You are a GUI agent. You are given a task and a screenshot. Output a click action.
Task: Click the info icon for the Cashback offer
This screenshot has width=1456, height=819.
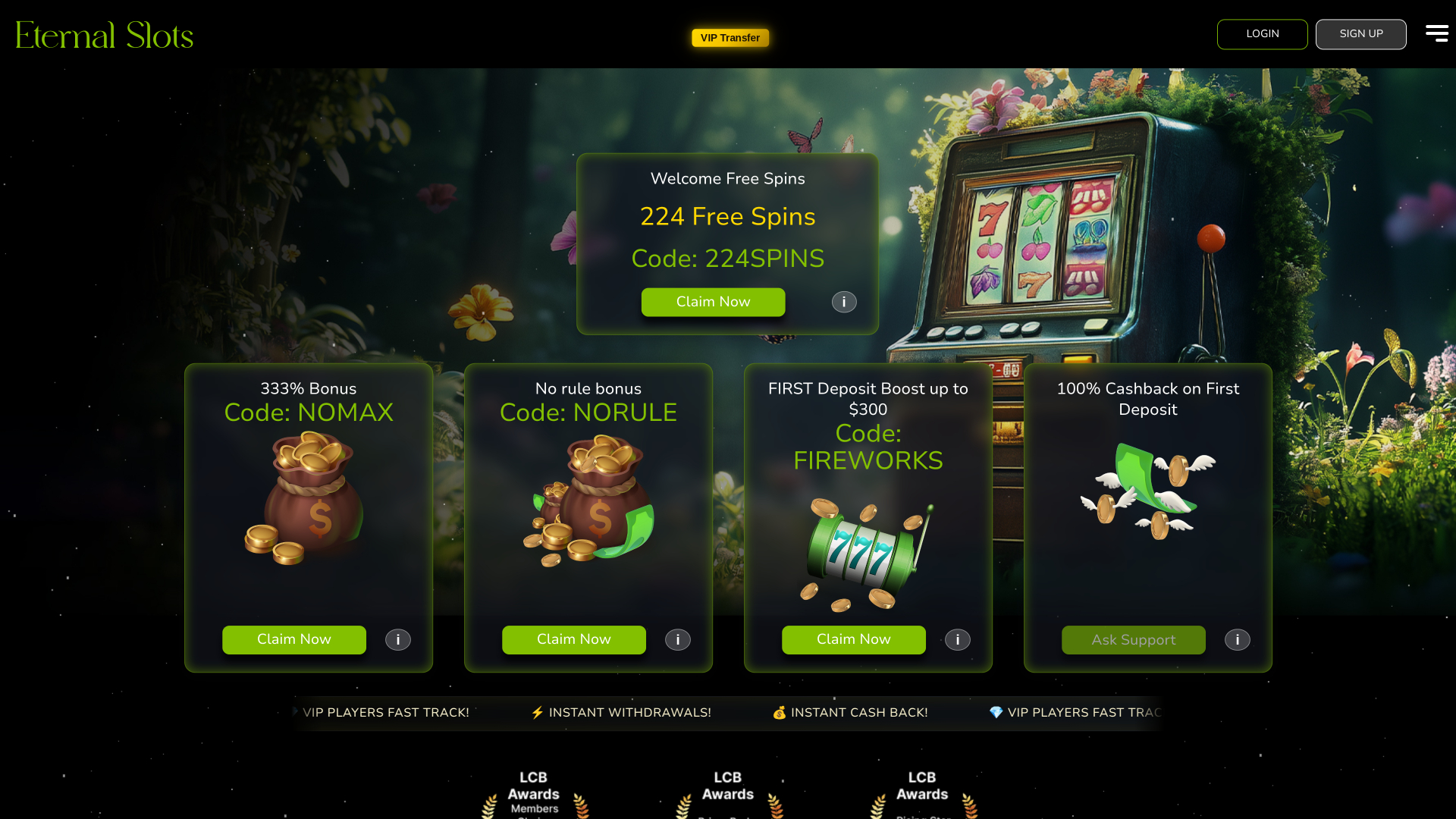(x=1237, y=639)
